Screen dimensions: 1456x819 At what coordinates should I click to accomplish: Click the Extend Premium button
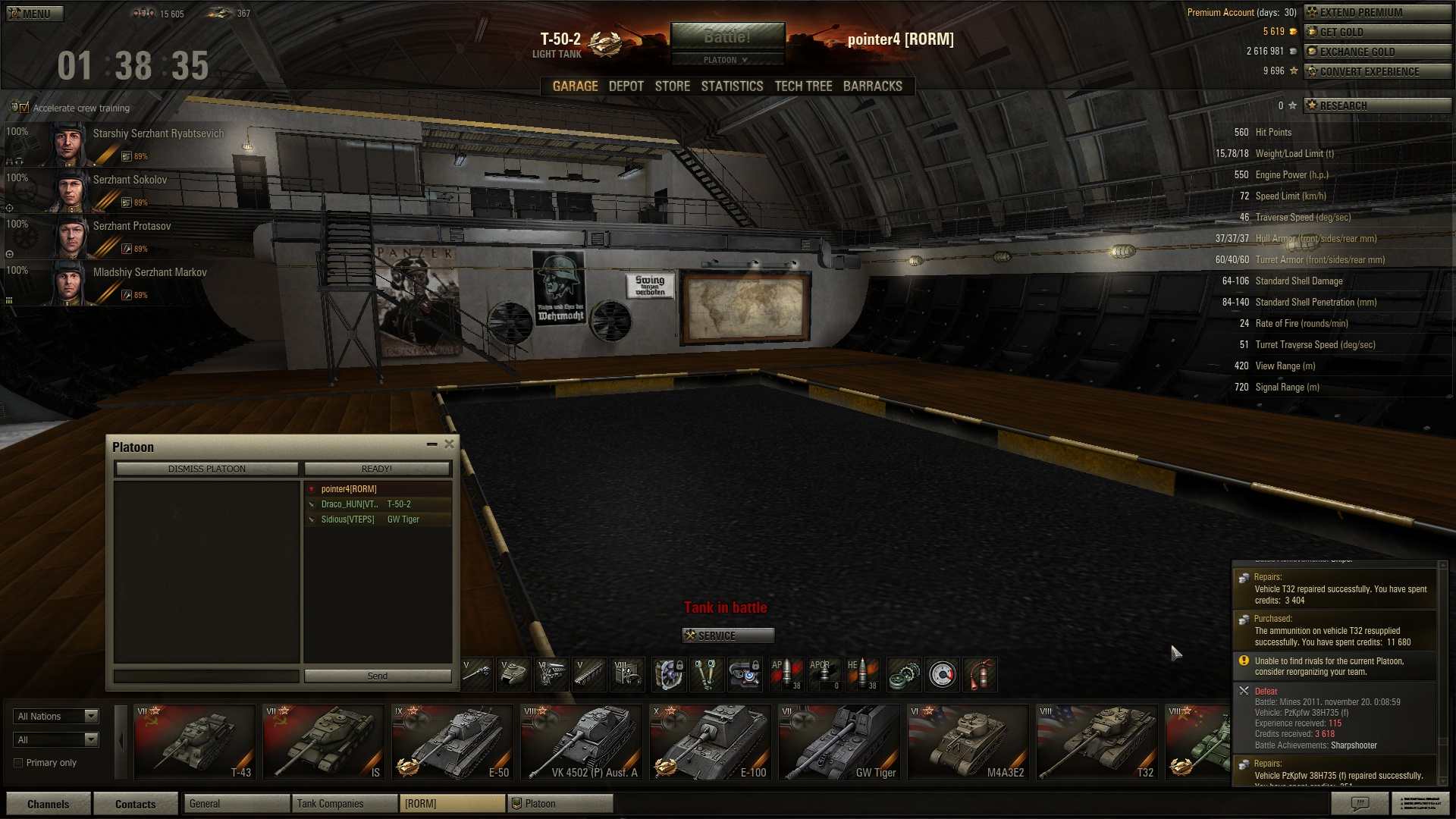1376,12
